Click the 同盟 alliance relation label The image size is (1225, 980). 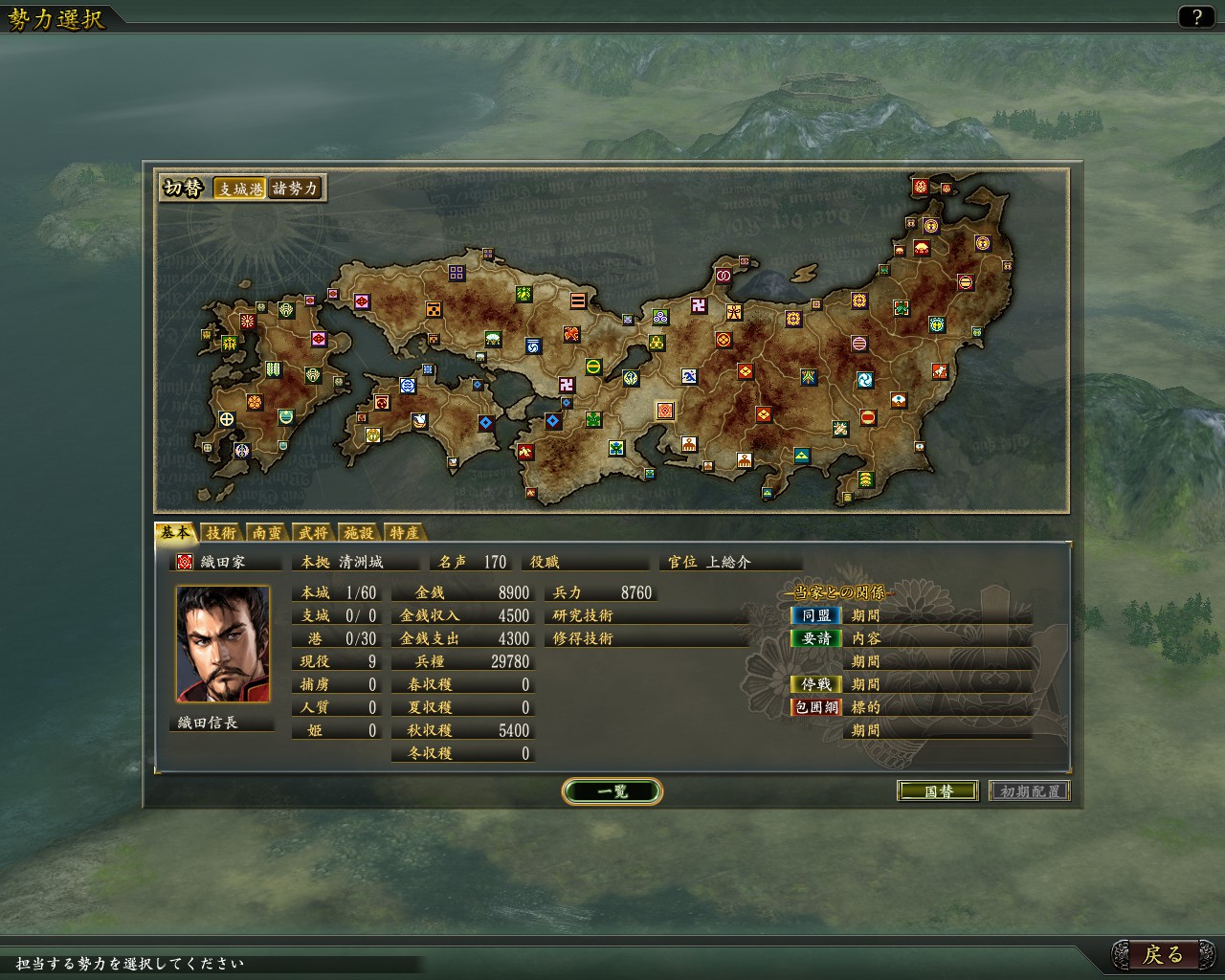click(x=815, y=615)
